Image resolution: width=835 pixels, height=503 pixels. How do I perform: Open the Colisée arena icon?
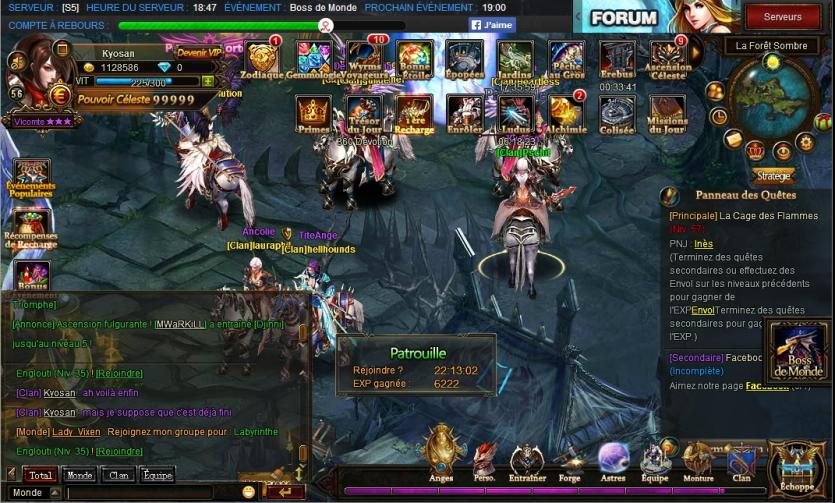coord(618,112)
